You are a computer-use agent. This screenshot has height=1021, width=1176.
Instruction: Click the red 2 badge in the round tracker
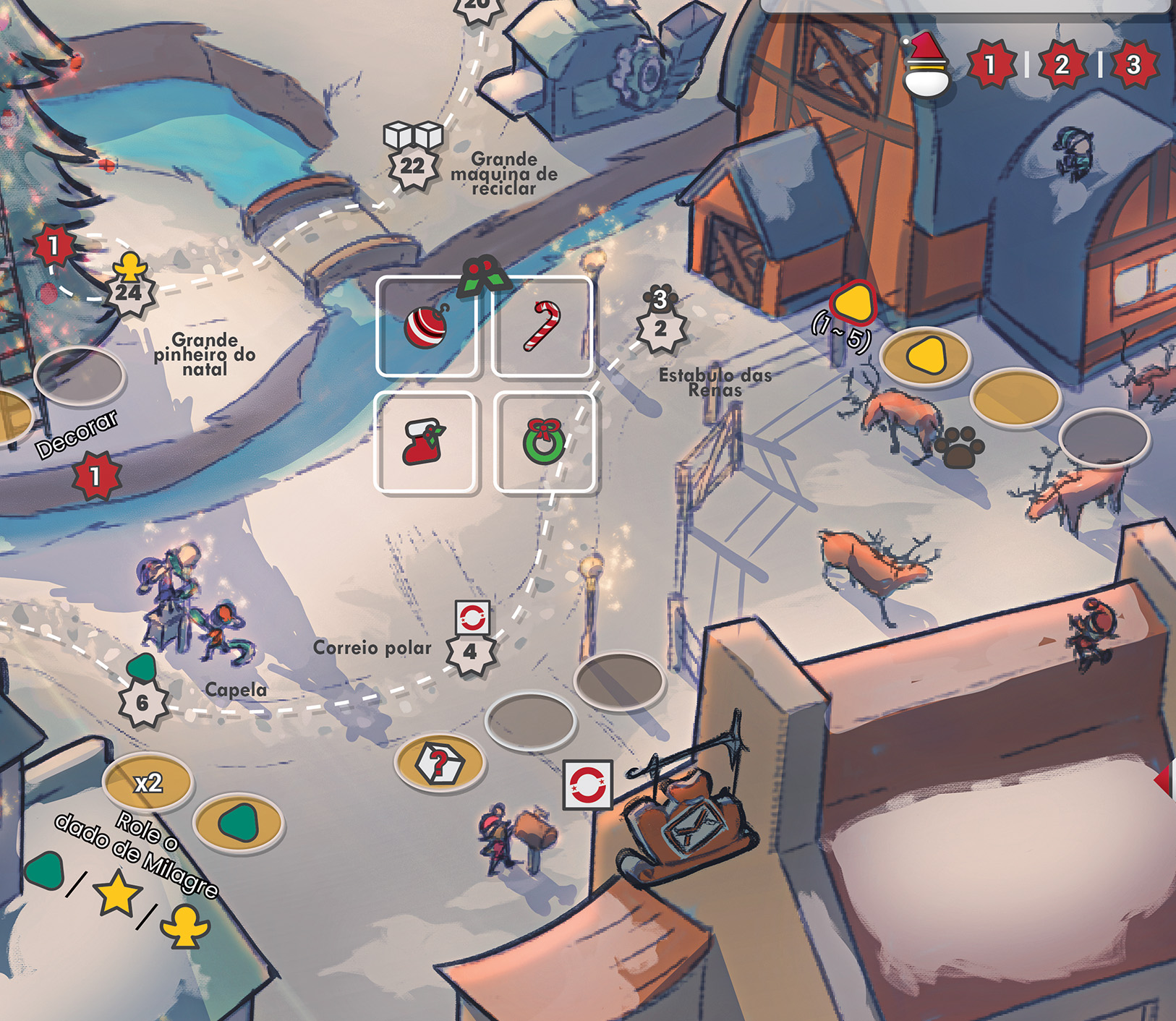click(1062, 65)
